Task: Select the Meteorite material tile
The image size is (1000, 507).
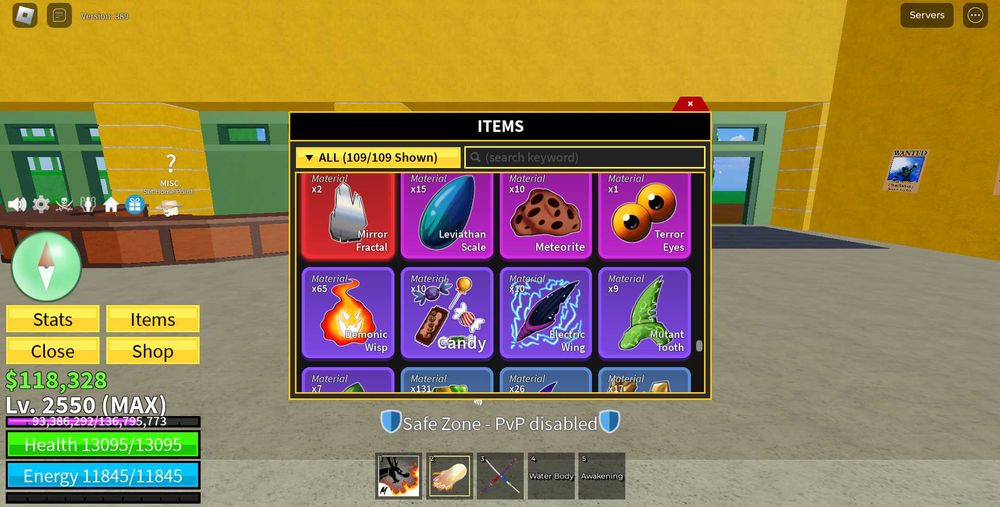Action: pyautogui.click(x=546, y=215)
